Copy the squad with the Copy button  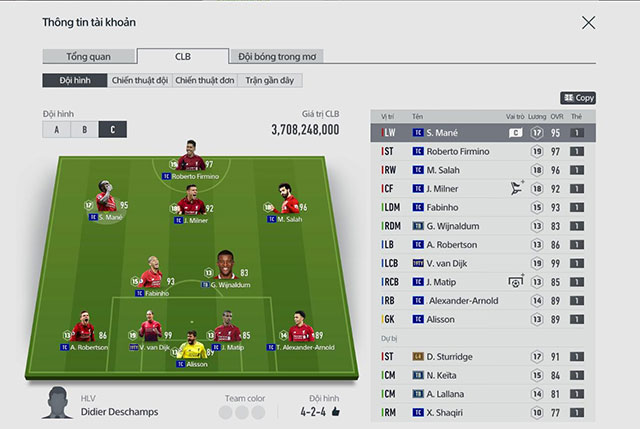(x=578, y=98)
